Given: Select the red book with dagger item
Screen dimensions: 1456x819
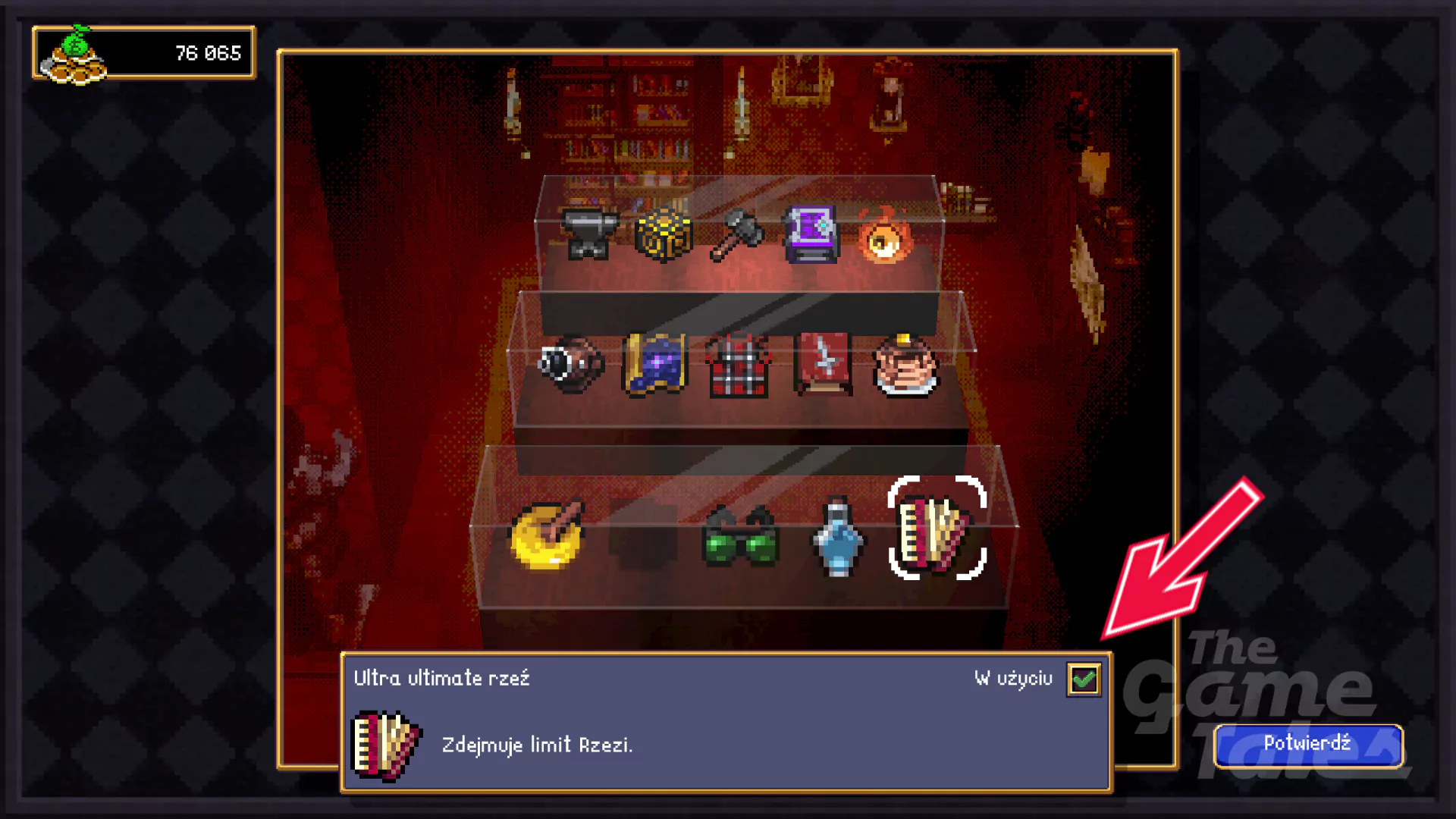Looking at the screenshot, I should (x=823, y=364).
